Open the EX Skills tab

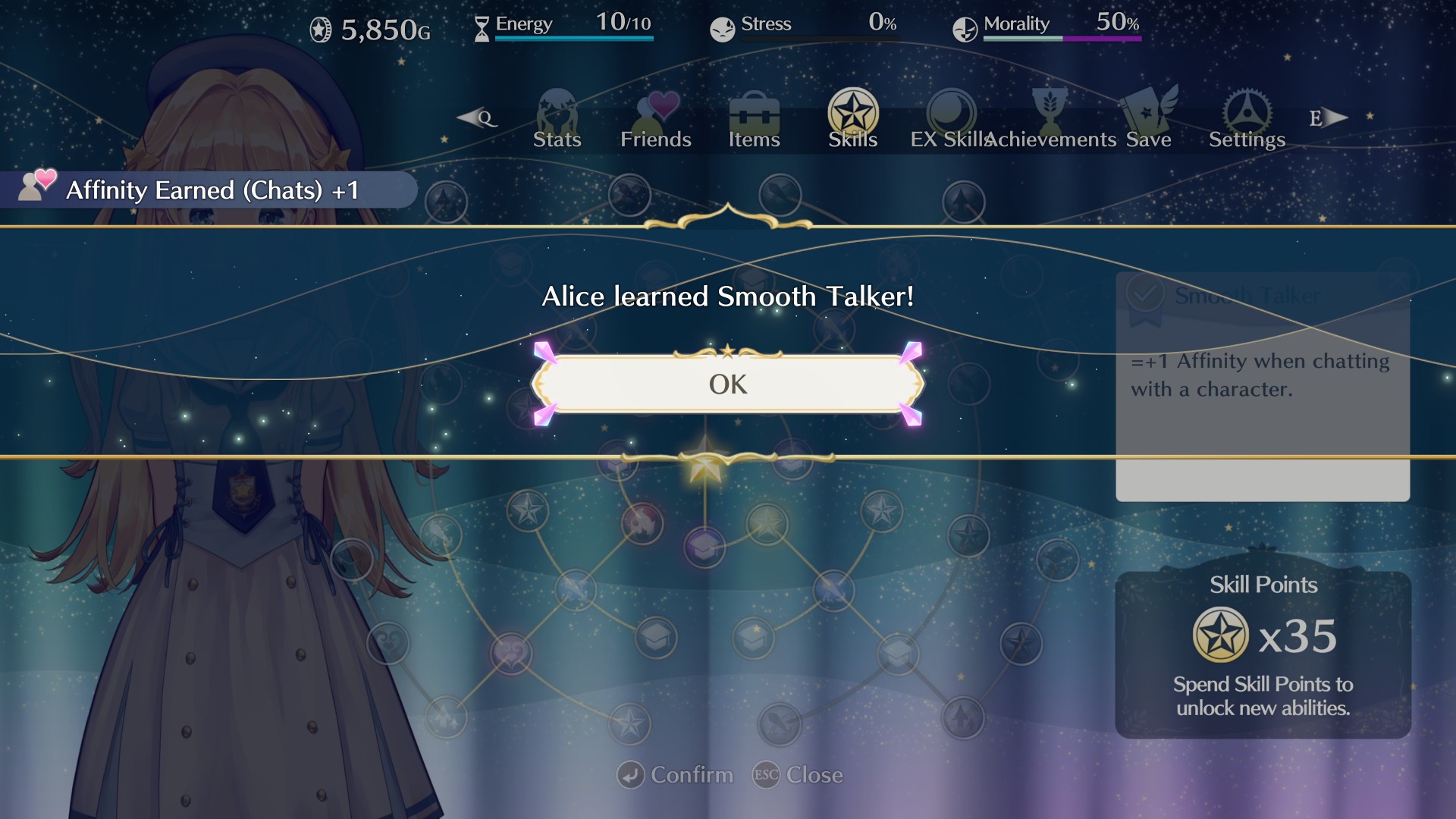(951, 120)
